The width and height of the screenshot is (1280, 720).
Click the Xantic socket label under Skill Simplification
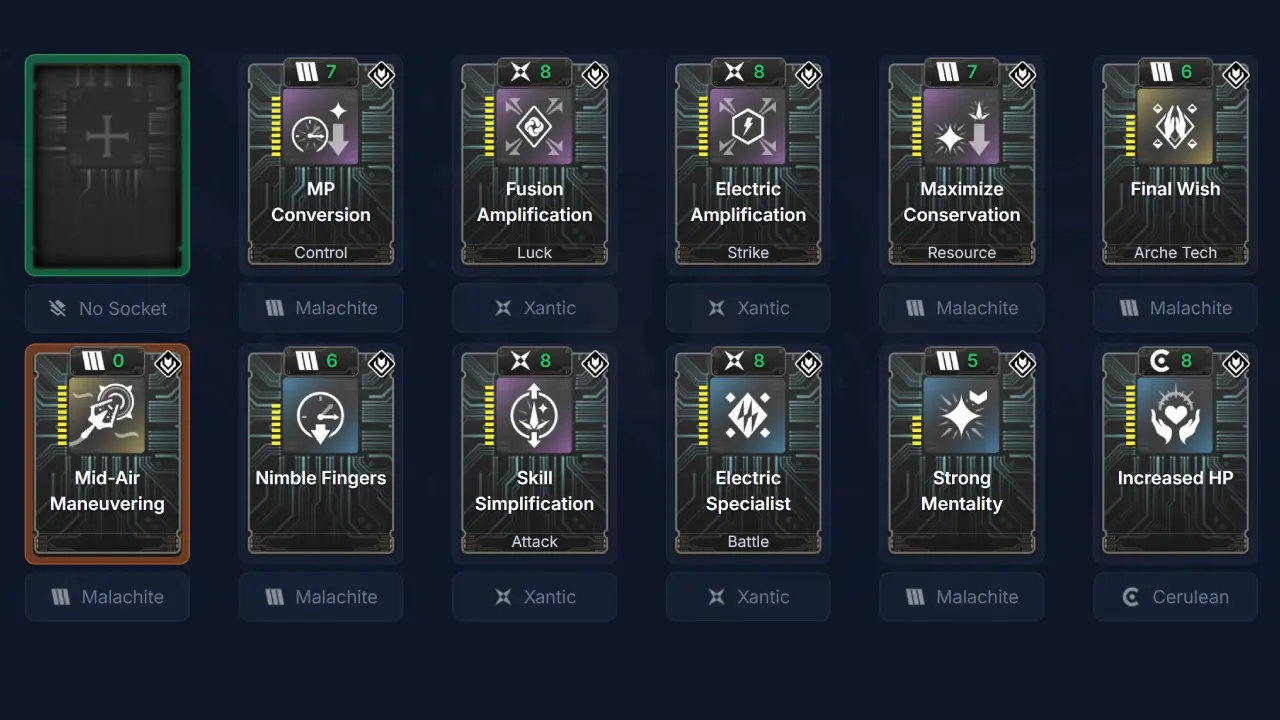click(x=535, y=597)
